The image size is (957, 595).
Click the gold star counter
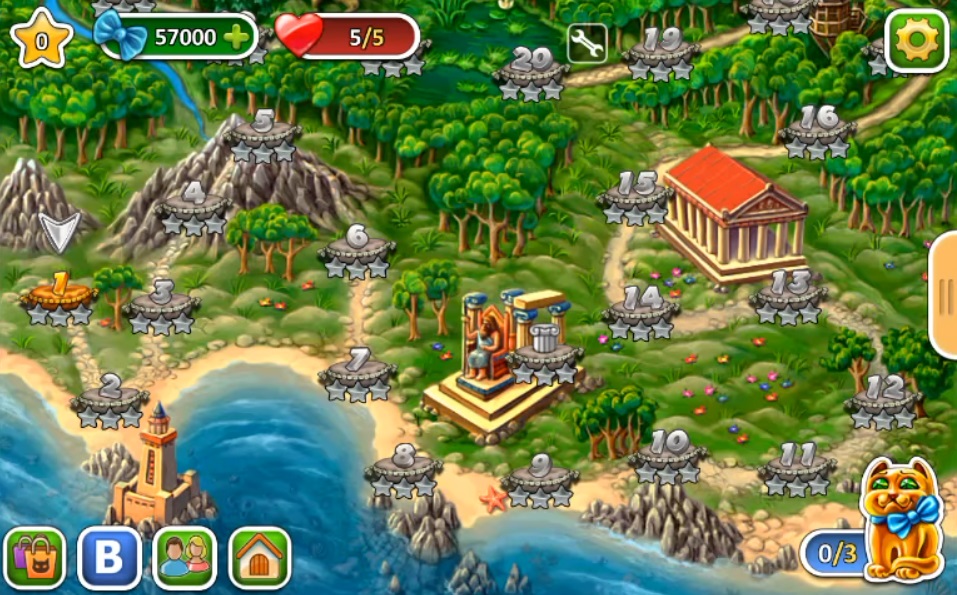42,40
